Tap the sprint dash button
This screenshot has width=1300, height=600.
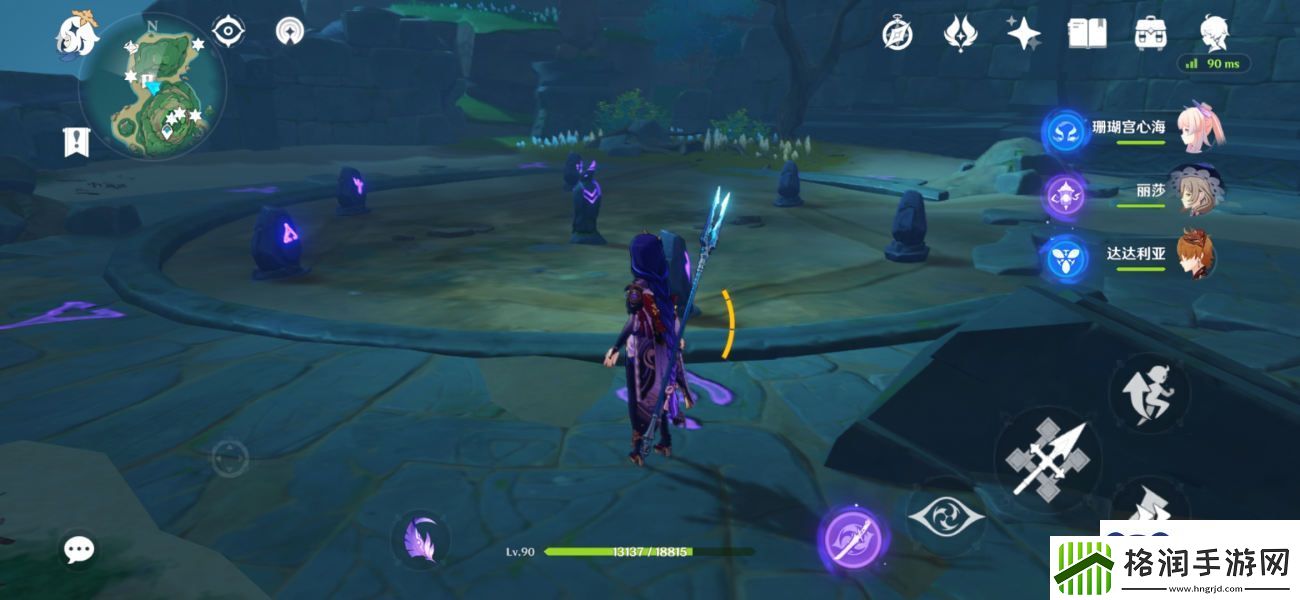[x=1149, y=392]
